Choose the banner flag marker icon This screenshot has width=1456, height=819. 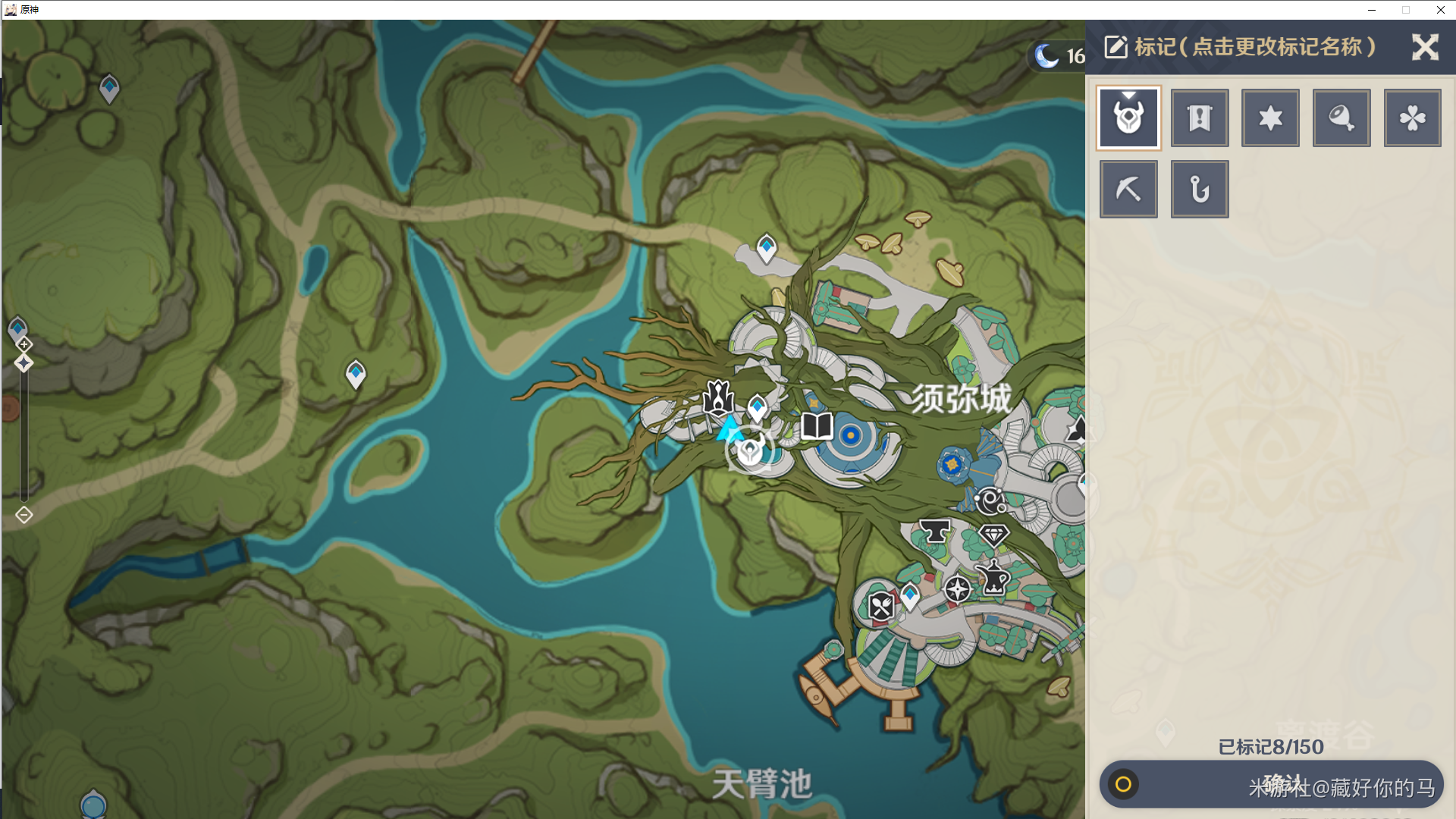click(1200, 118)
